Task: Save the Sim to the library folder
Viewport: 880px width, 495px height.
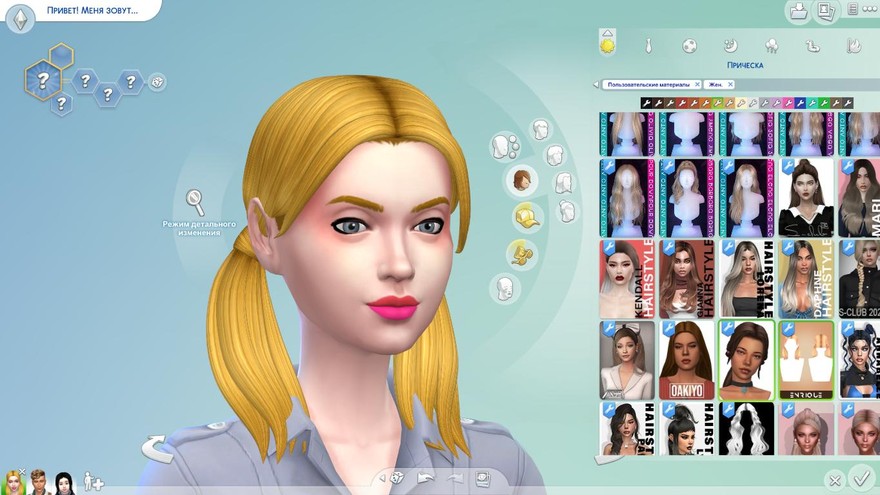Action: (799, 12)
